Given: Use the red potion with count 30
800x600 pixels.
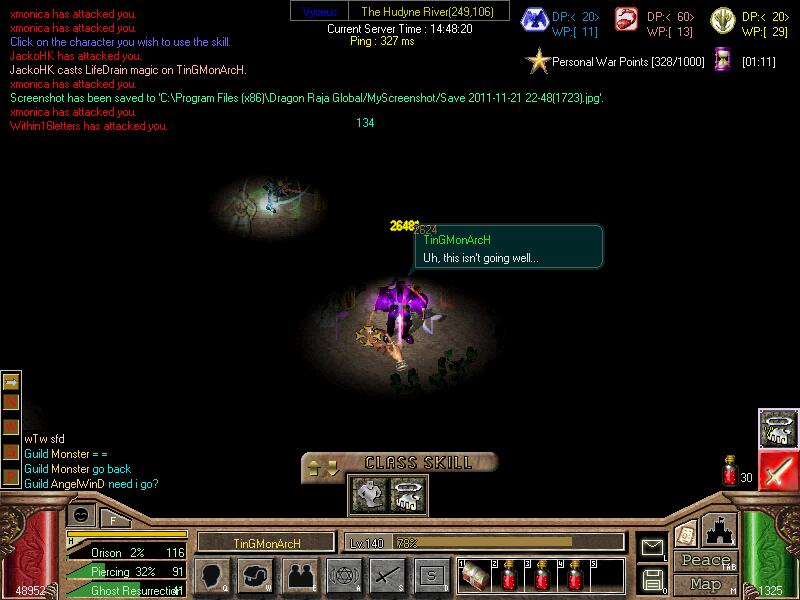Looking at the screenshot, I should pyautogui.click(x=729, y=472).
